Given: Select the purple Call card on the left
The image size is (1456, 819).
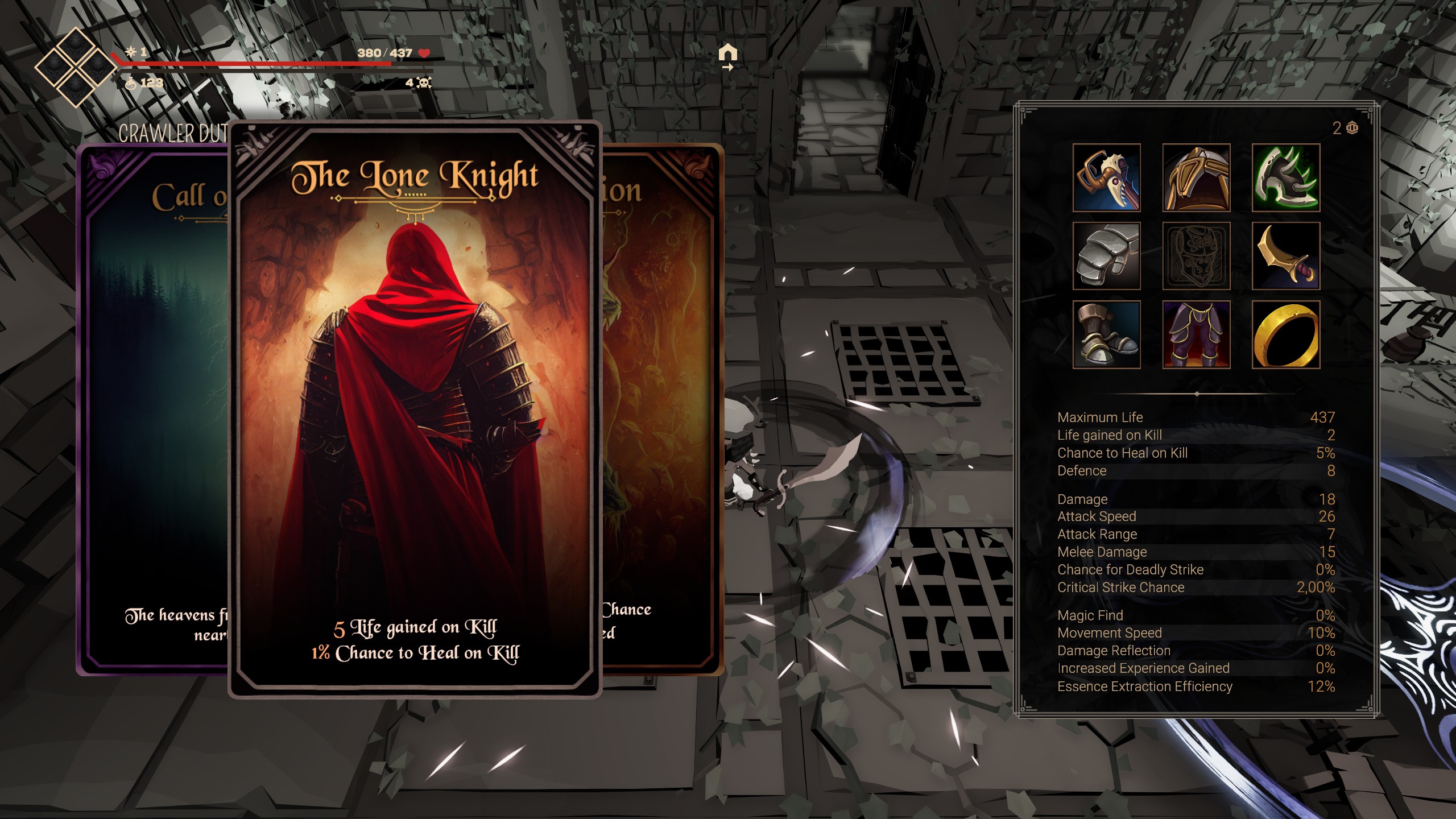Looking at the screenshot, I should tap(154, 409).
